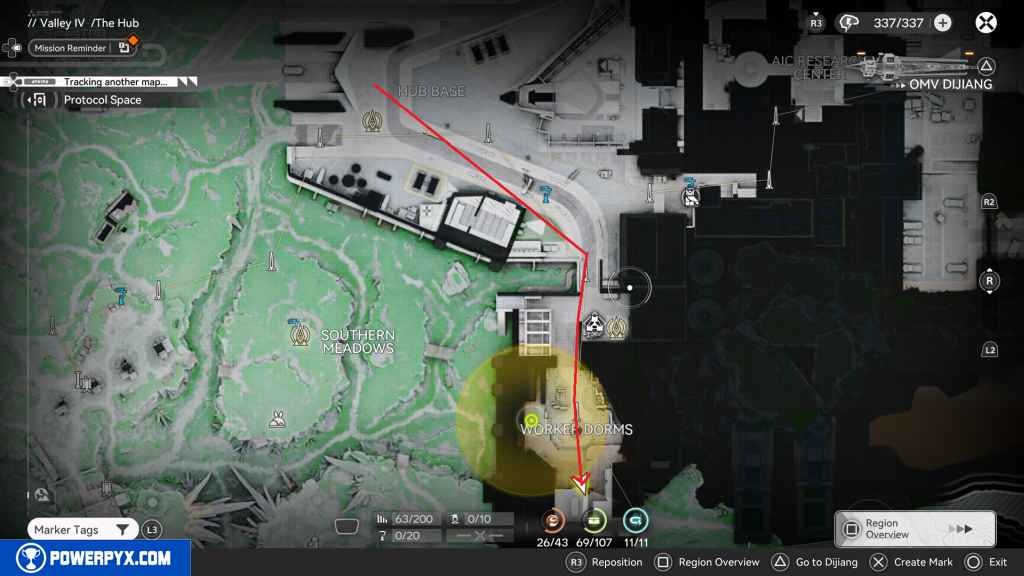Open the PowerPyx.com watermark link
Viewport: 1024px width, 576px height.
click(x=95, y=558)
